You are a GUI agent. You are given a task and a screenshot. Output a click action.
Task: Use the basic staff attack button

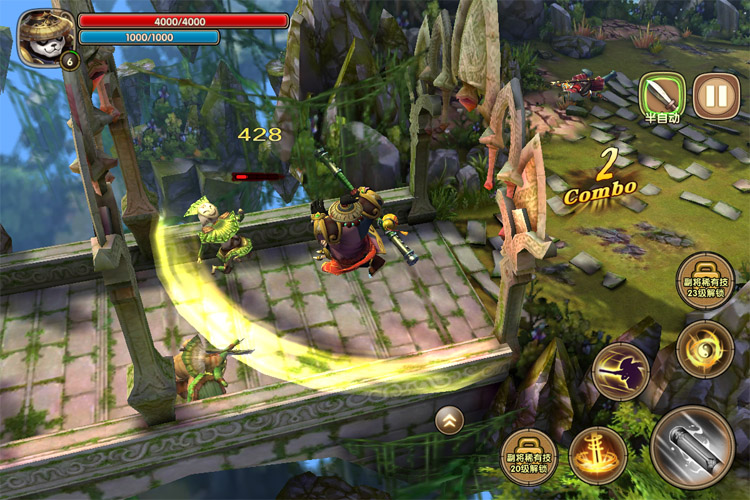[692, 447]
